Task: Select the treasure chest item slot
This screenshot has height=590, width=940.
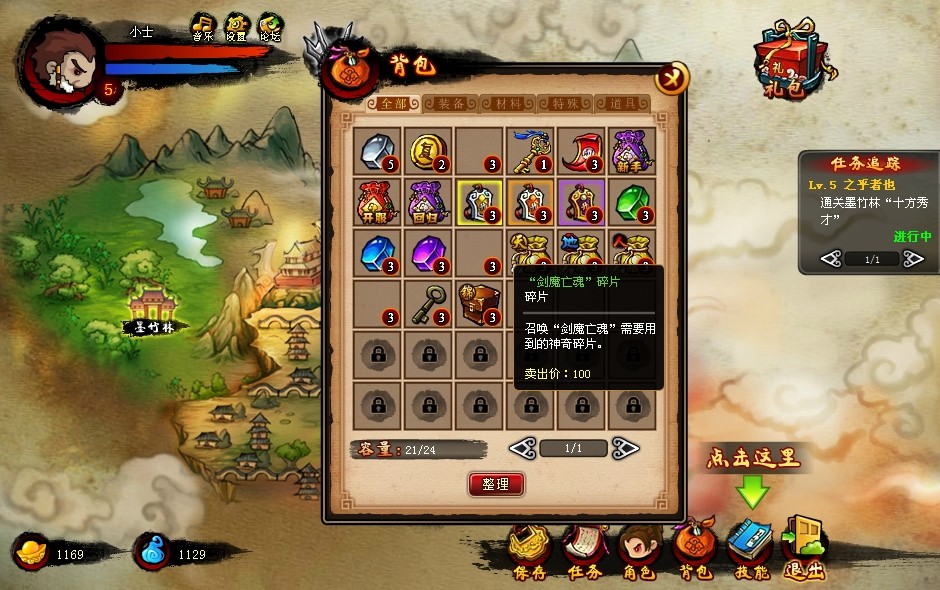Action: coord(479,303)
